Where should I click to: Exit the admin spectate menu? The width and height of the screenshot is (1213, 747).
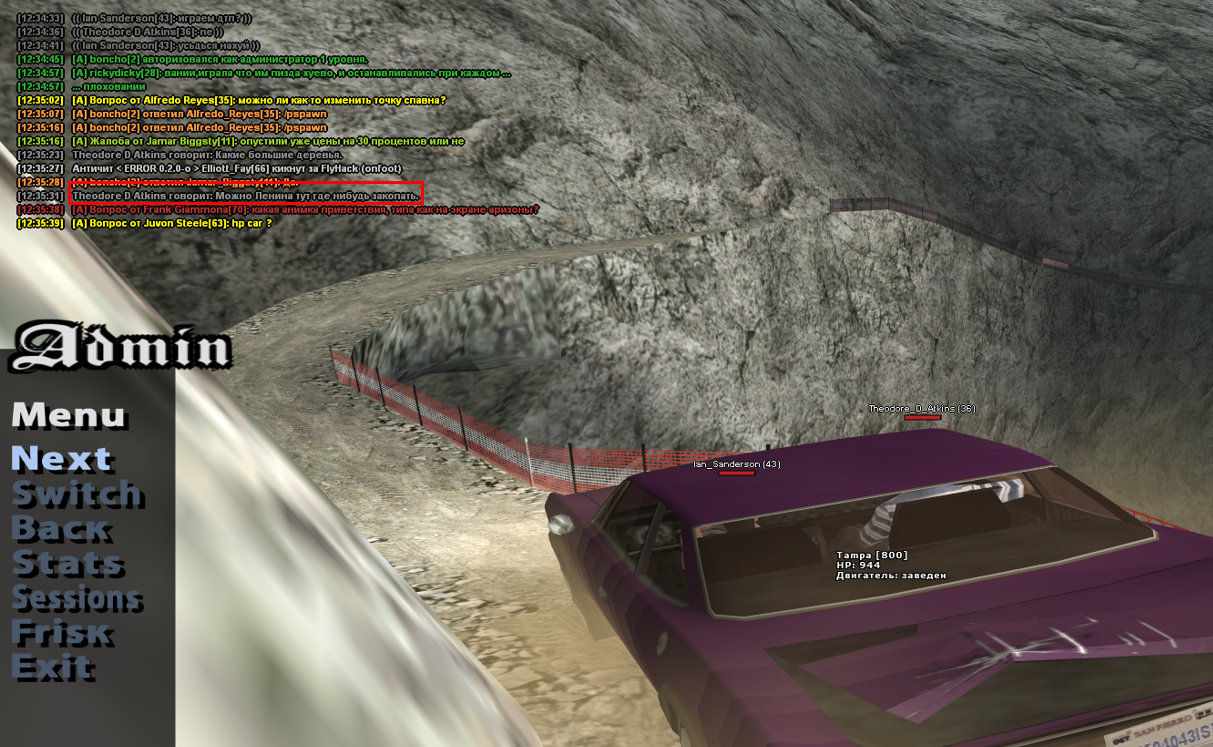point(52,668)
